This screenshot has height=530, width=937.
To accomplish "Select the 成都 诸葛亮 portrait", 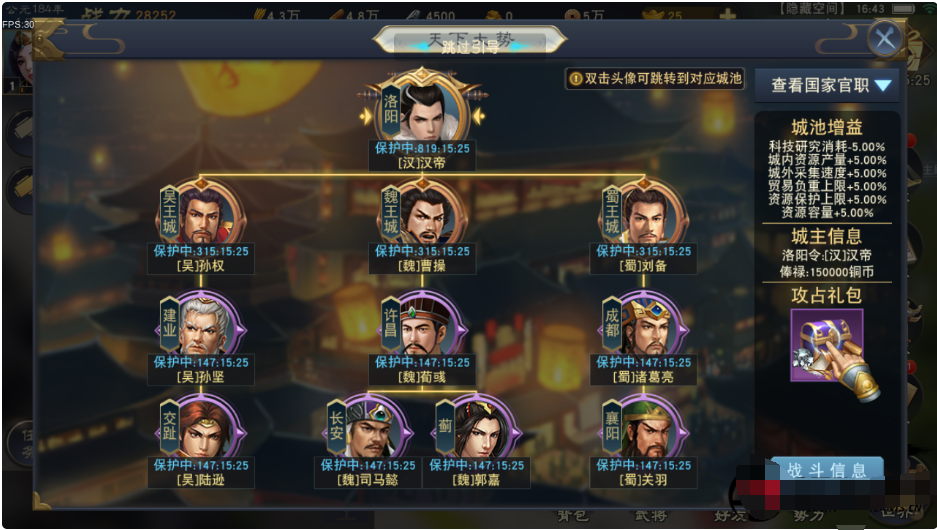I will pyautogui.click(x=649, y=326).
